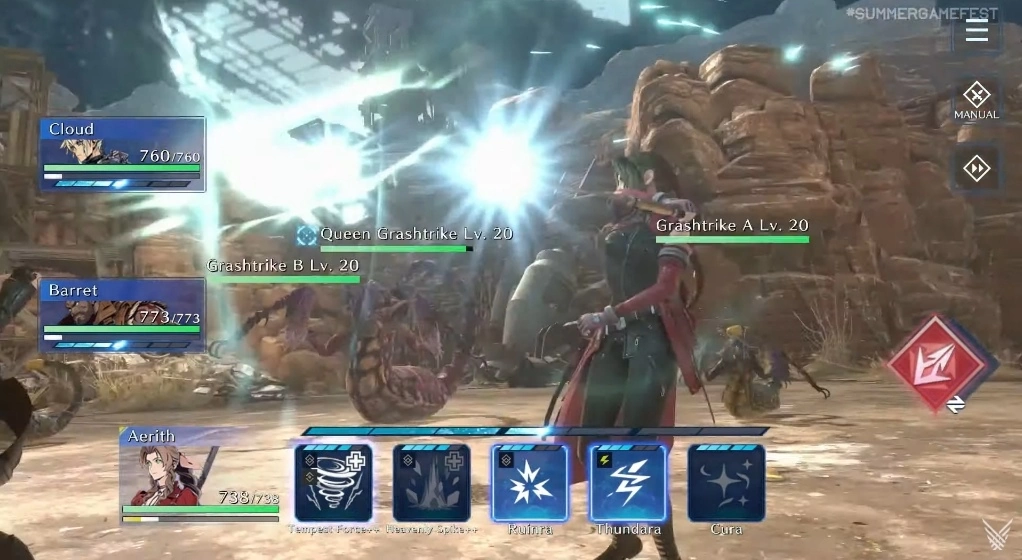Viewport: 1022px width, 560px height.
Task: Tap the fast-forward speed button
Action: (x=976, y=168)
